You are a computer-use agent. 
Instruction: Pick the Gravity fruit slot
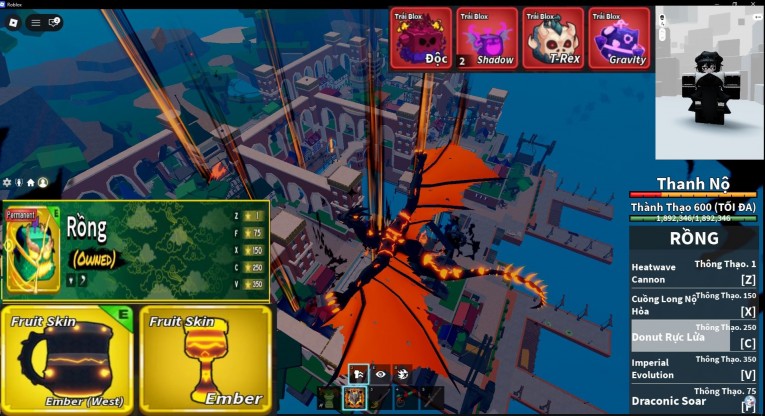tap(619, 39)
